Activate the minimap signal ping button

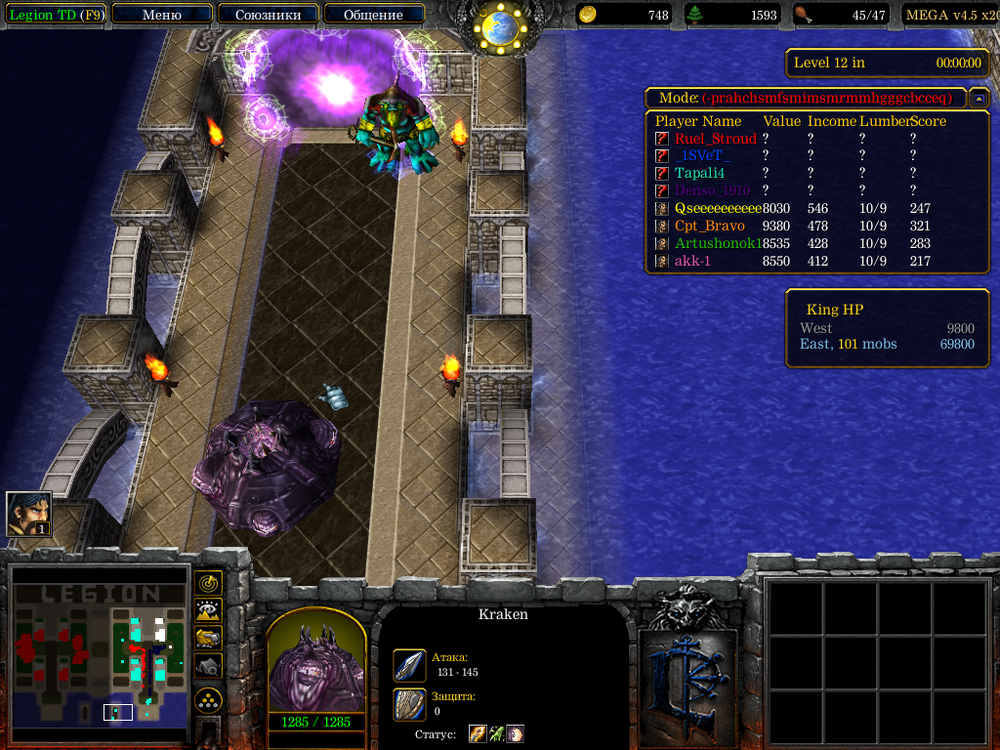(x=208, y=582)
